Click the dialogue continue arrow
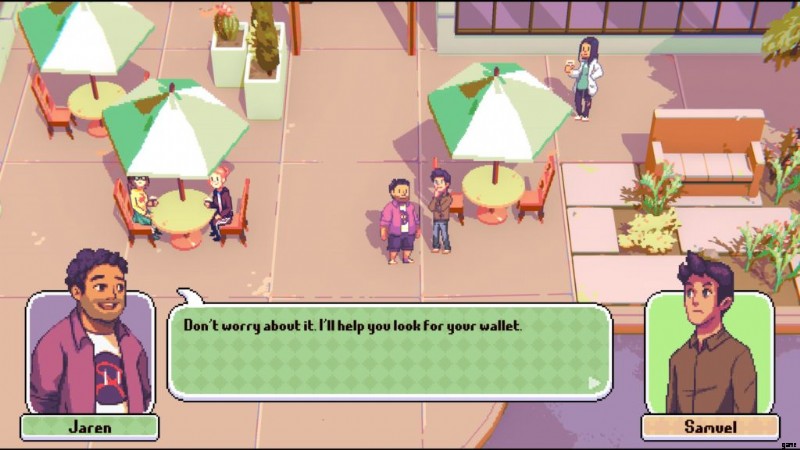800x450 pixels. pos(595,382)
